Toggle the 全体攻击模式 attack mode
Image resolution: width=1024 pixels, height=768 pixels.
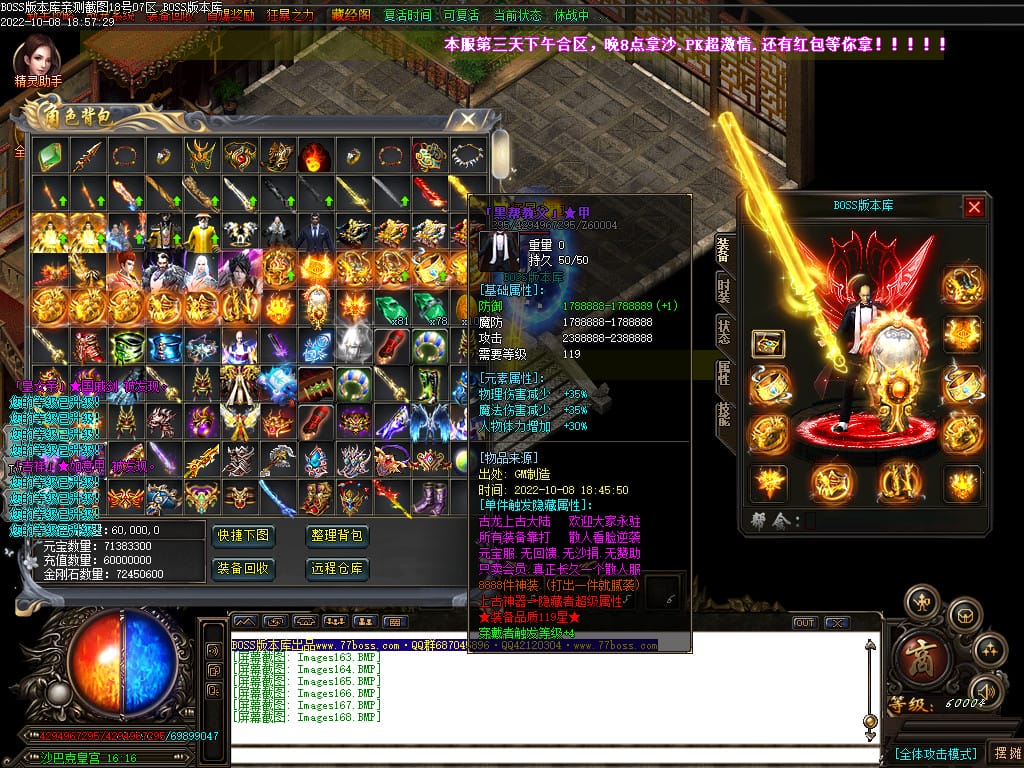click(x=935, y=753)
